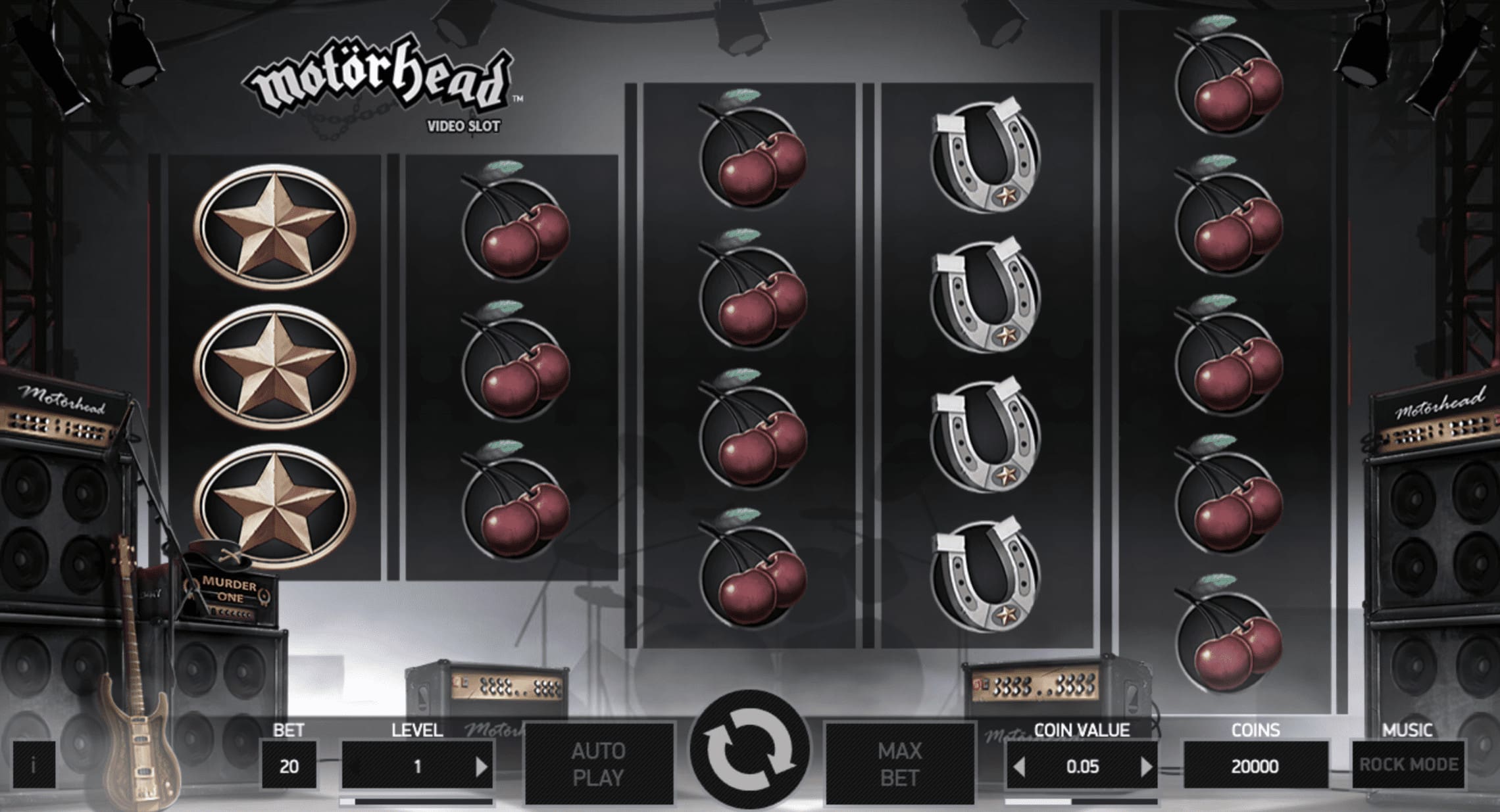Decrease bet level using the left arrow
The width and height of the screenshot is (1500, 812).
click(353, 766)
